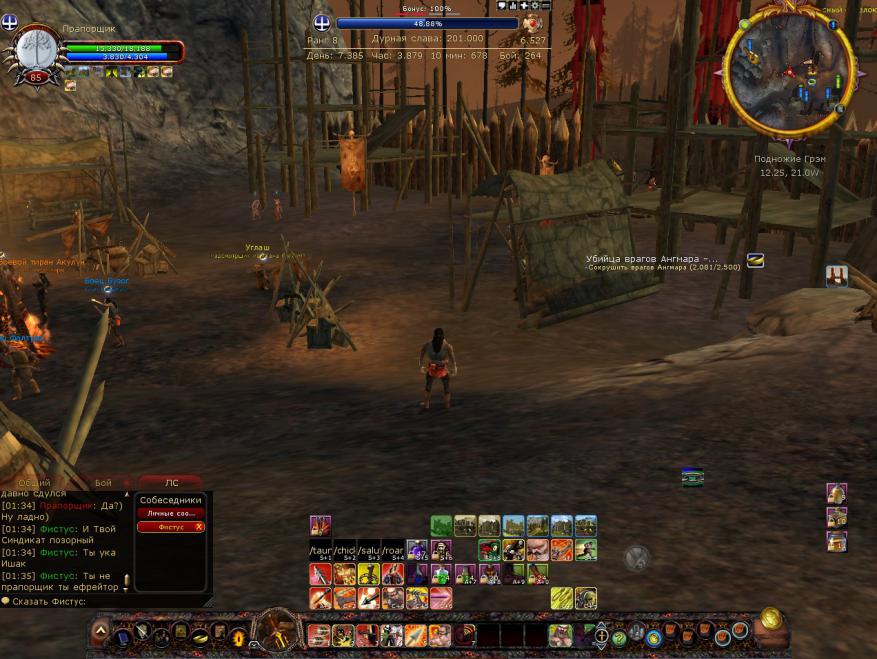Image resolution: width=877 pixels, height=659 pixels.
Task: Open the Бой combat chat tab
Action: [x=103, y=482]
